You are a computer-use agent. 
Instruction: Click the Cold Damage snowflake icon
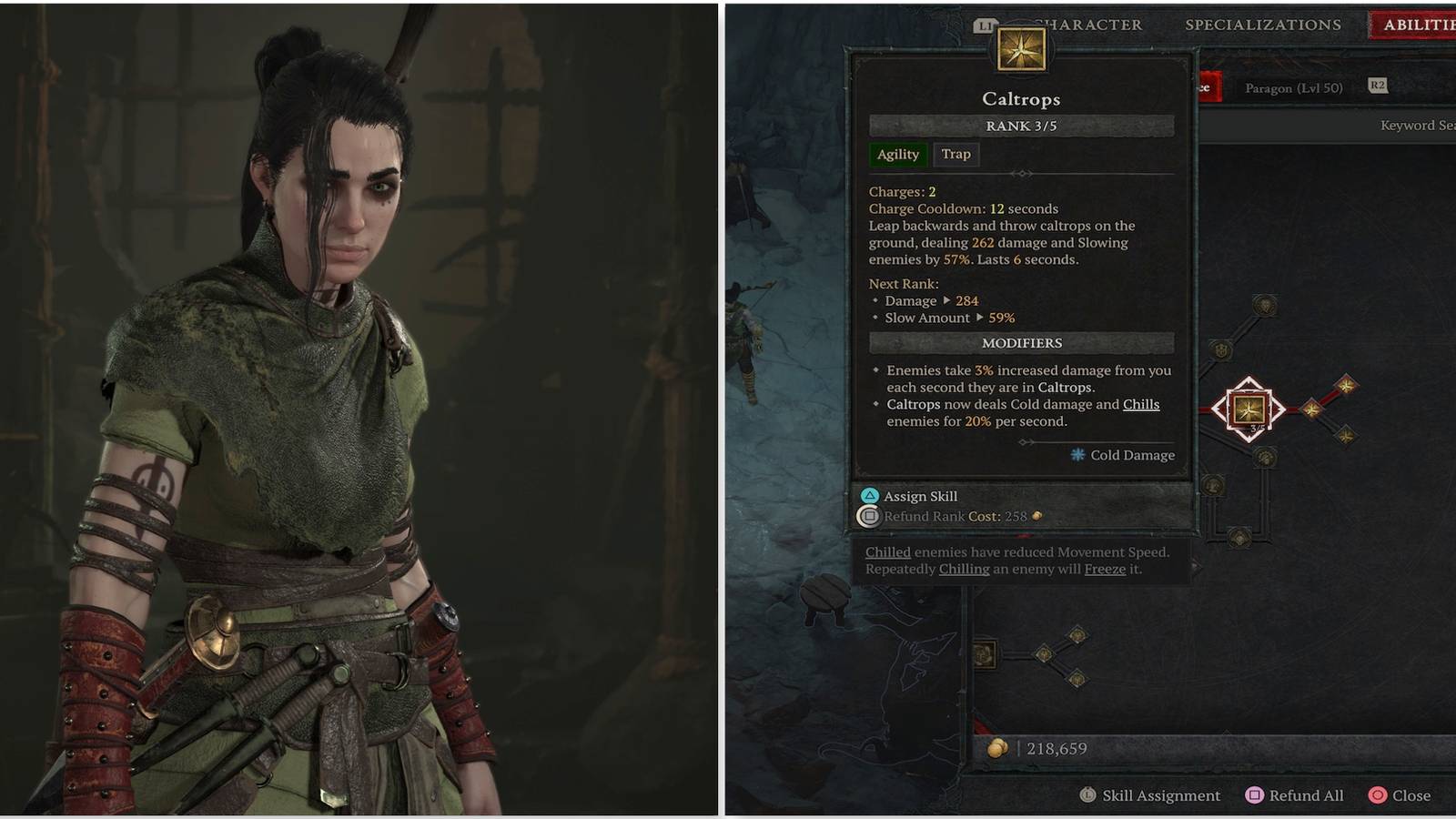tap(1077, 455)
